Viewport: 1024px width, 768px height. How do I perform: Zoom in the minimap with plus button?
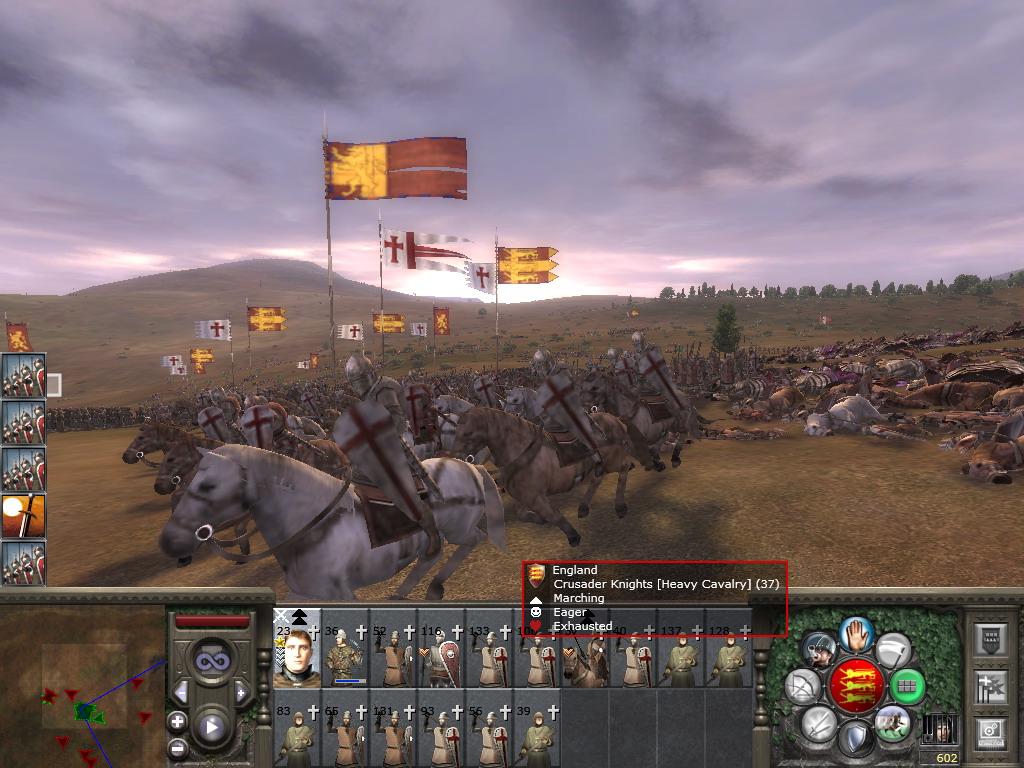177,721
